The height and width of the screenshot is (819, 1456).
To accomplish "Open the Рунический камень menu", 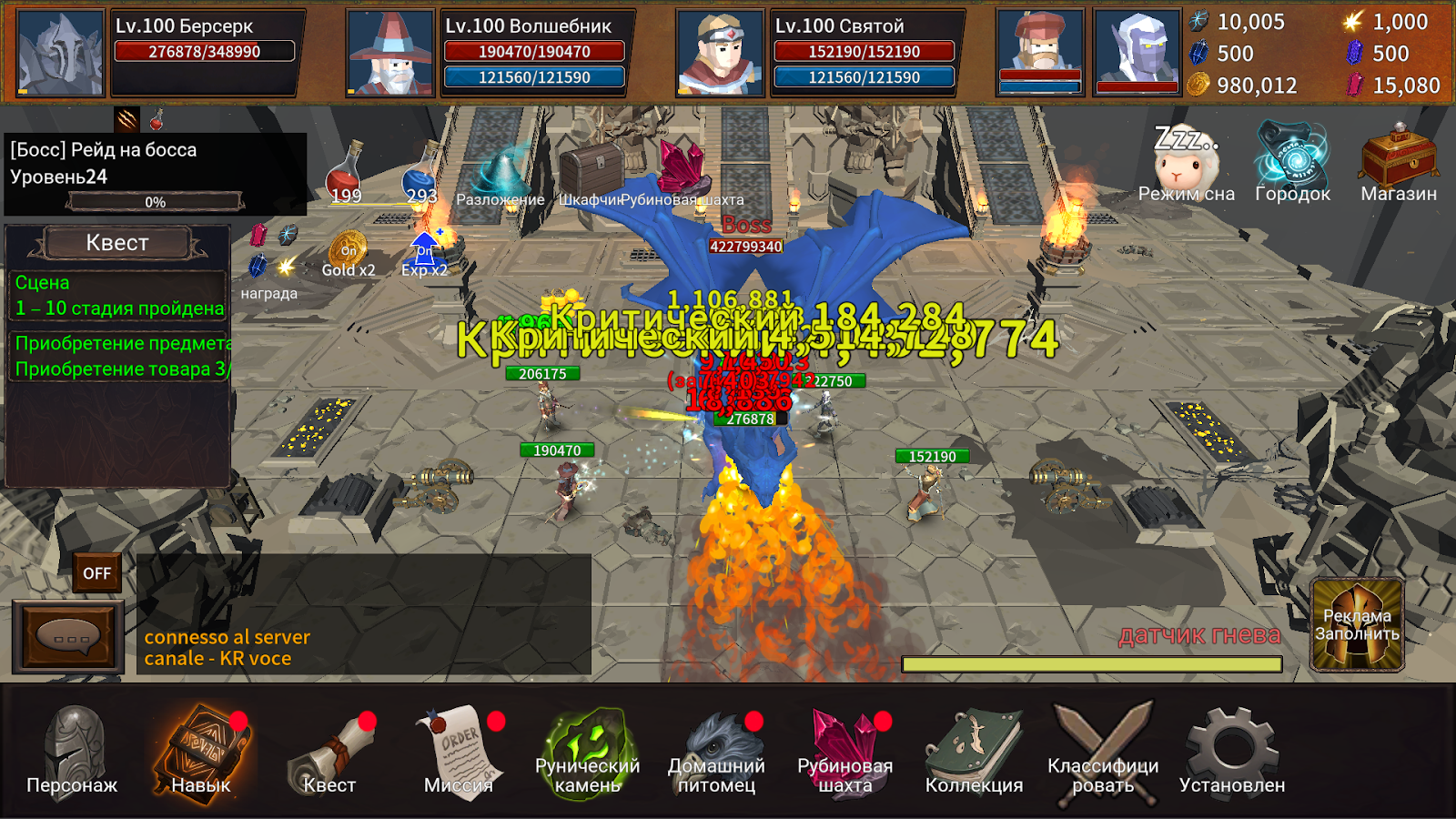I will pyautogui.click(x=587, y=753).
